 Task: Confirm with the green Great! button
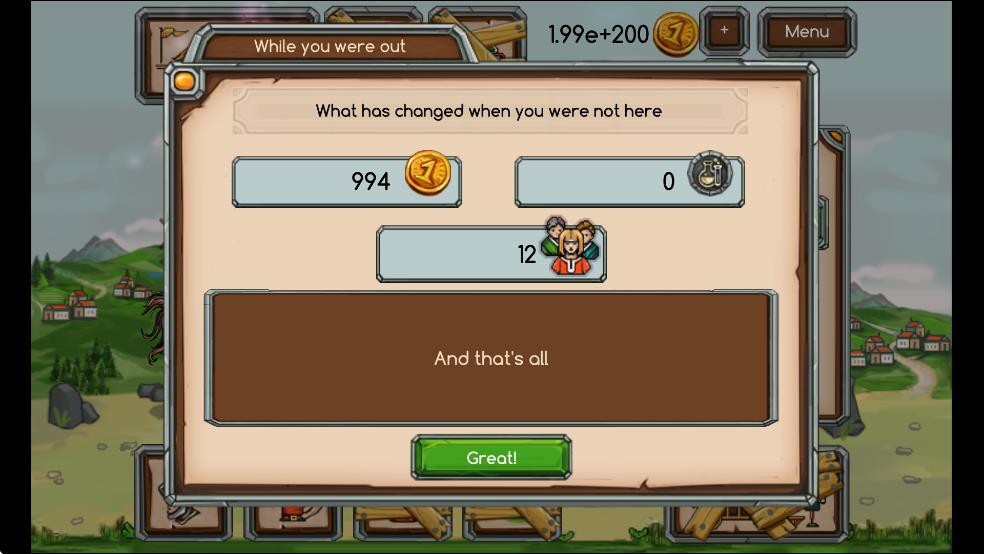tap(491, 458)
